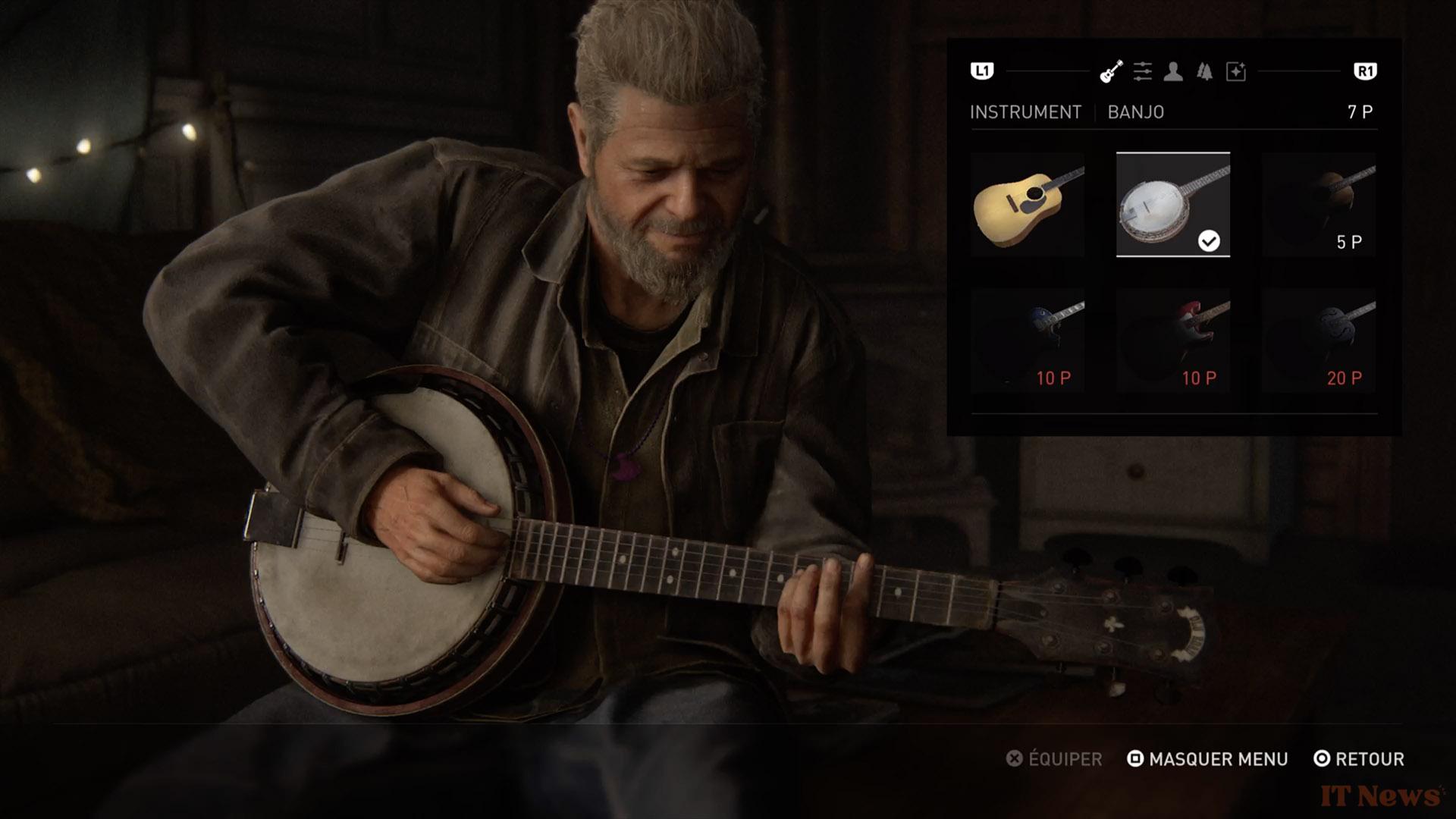Switch to the character silhouette tab

[1173, 72]
